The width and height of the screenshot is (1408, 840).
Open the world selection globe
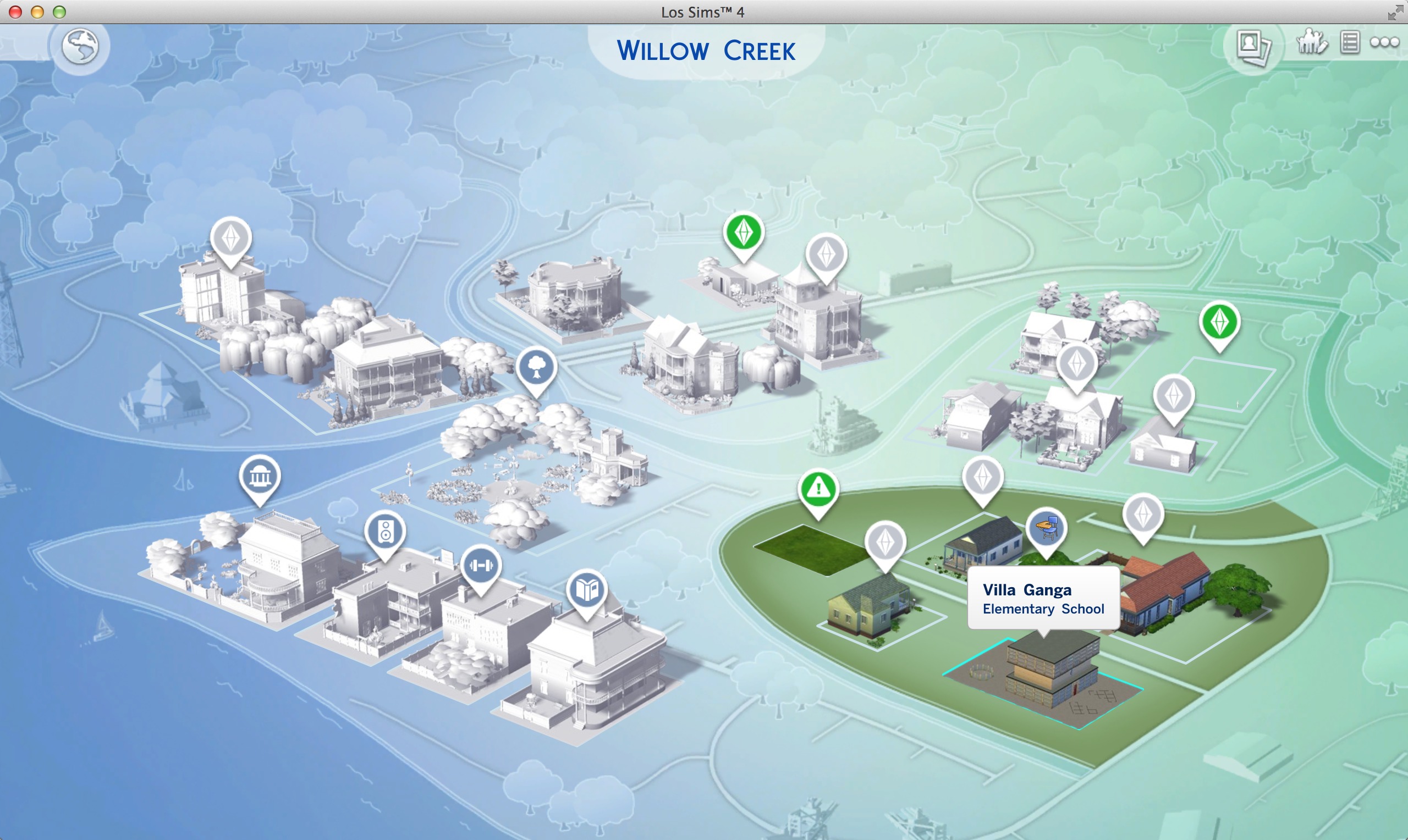pyautogui.click(x=80, y=46)
